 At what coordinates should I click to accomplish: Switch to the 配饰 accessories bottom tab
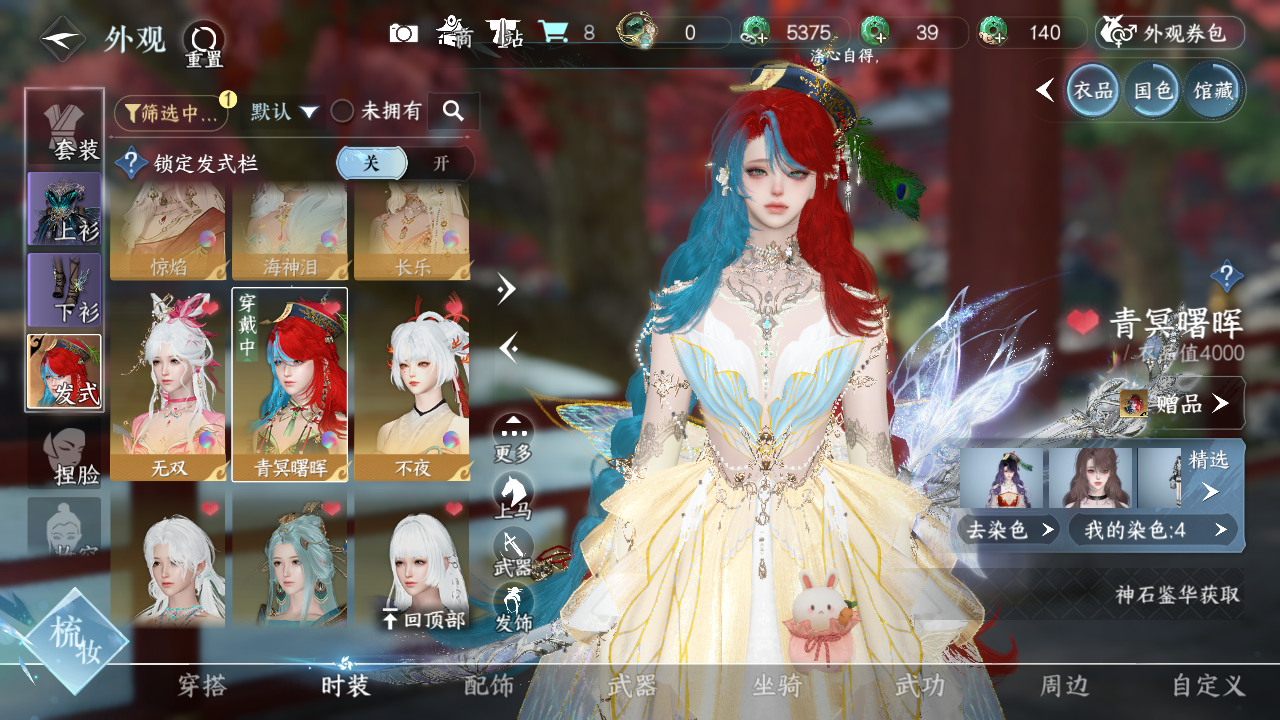pyautogui.click(x=488, y=686)
